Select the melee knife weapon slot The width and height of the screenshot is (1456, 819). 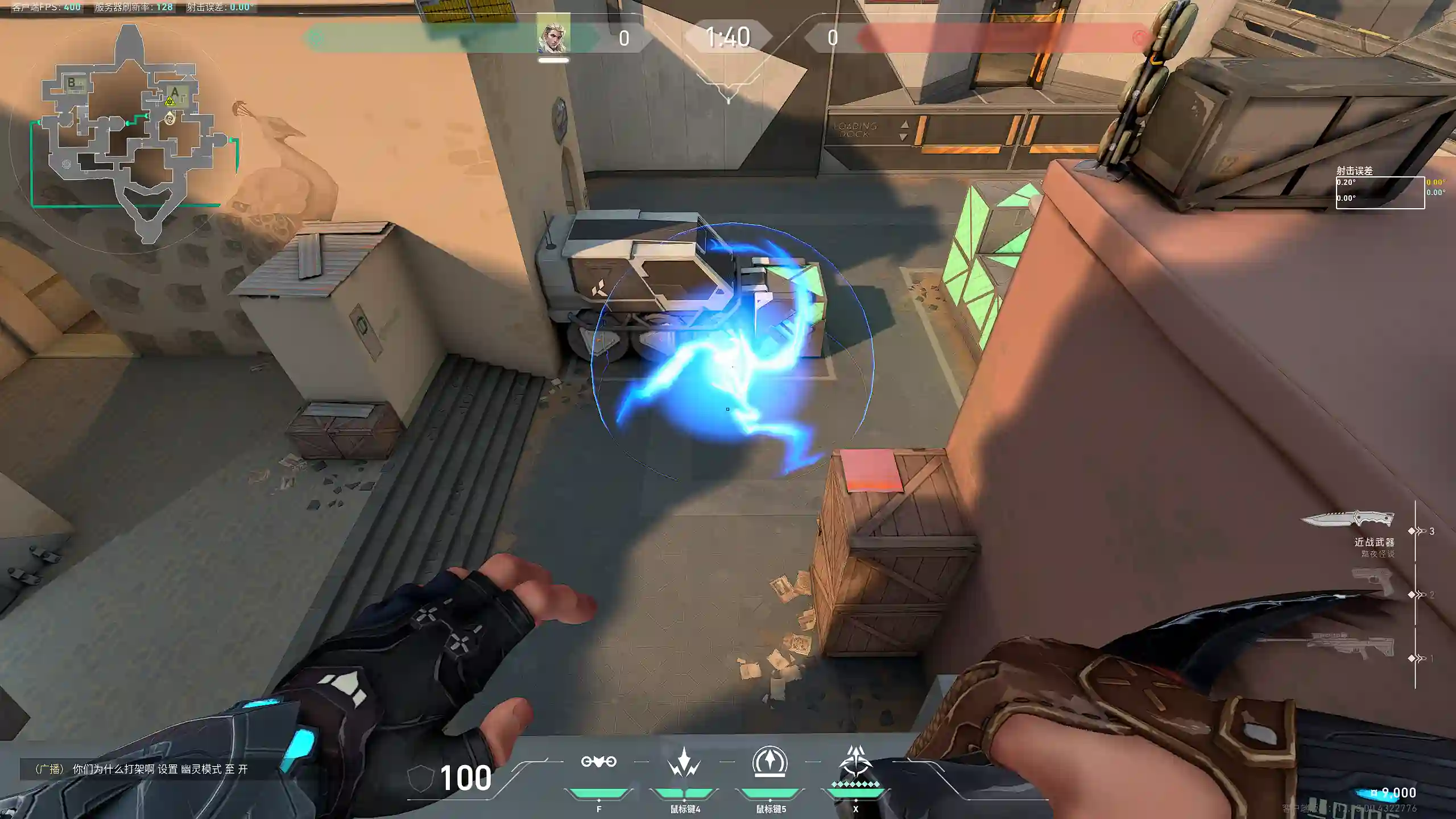point(1348,519)
